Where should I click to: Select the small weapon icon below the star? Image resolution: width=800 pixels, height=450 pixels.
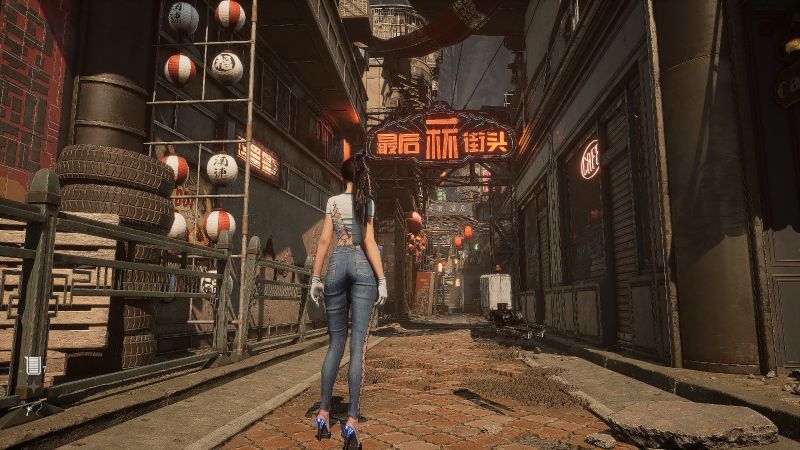(x=33, y=408)
